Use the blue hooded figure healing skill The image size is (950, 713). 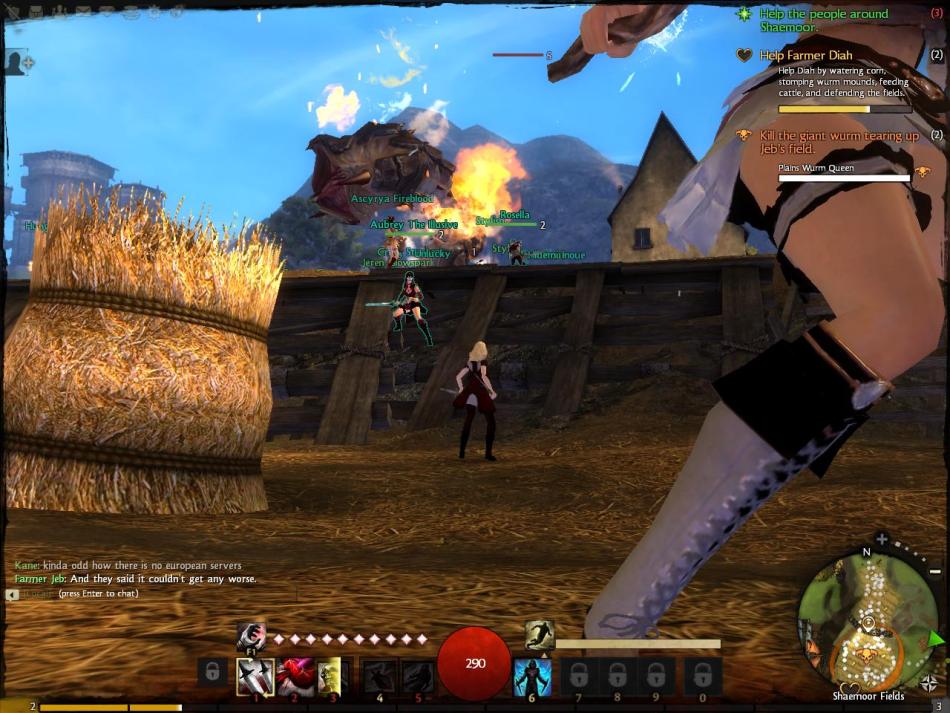pos(531,676)
